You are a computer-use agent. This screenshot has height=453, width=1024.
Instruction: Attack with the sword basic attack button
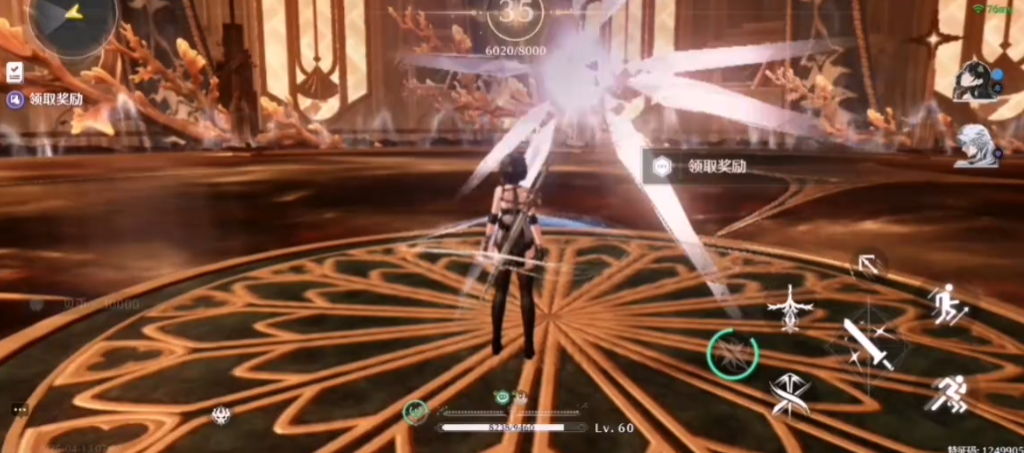[x=866, y=342]
